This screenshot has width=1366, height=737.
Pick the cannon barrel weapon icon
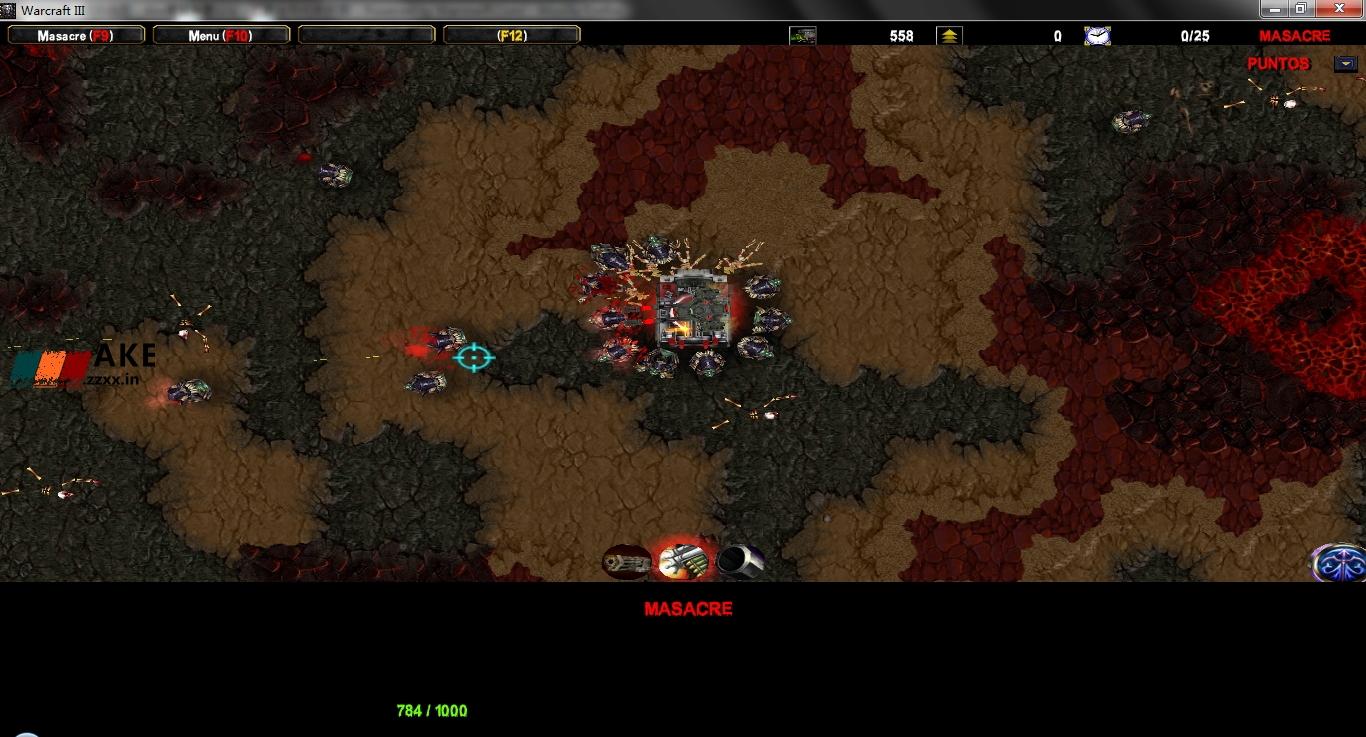(x=741, y=561)
